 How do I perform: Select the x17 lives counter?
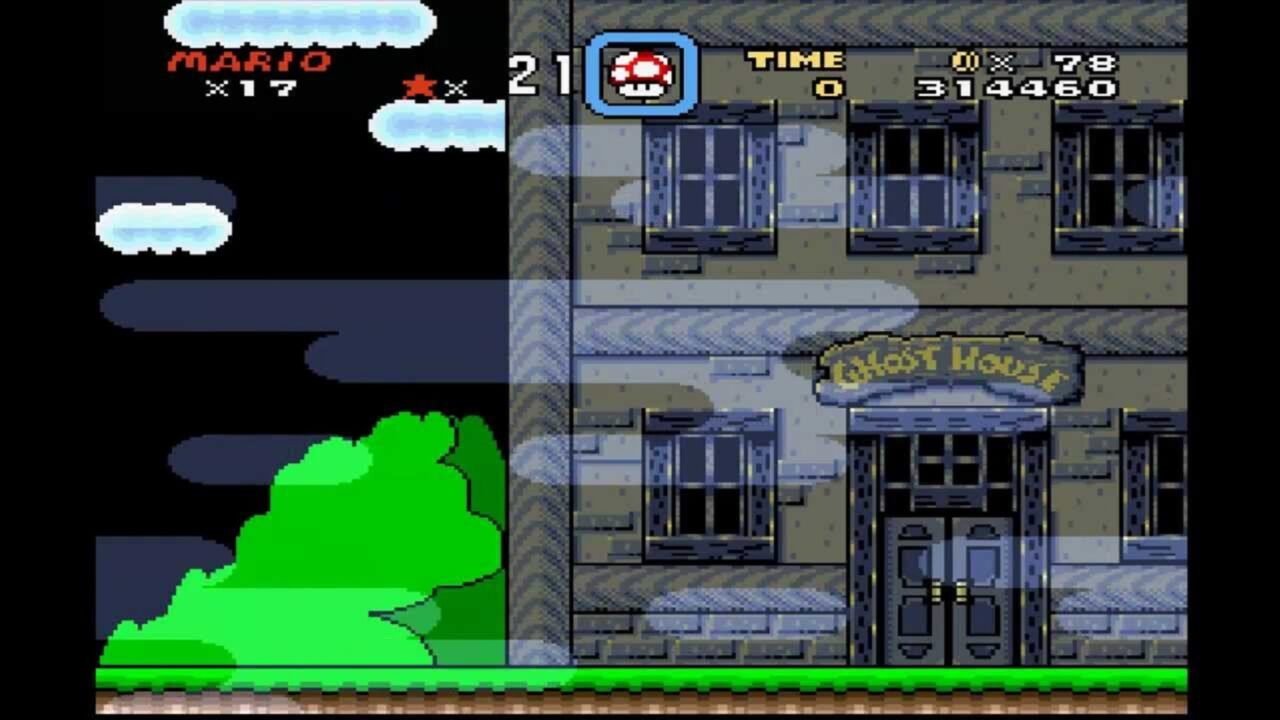coord(250,88)
